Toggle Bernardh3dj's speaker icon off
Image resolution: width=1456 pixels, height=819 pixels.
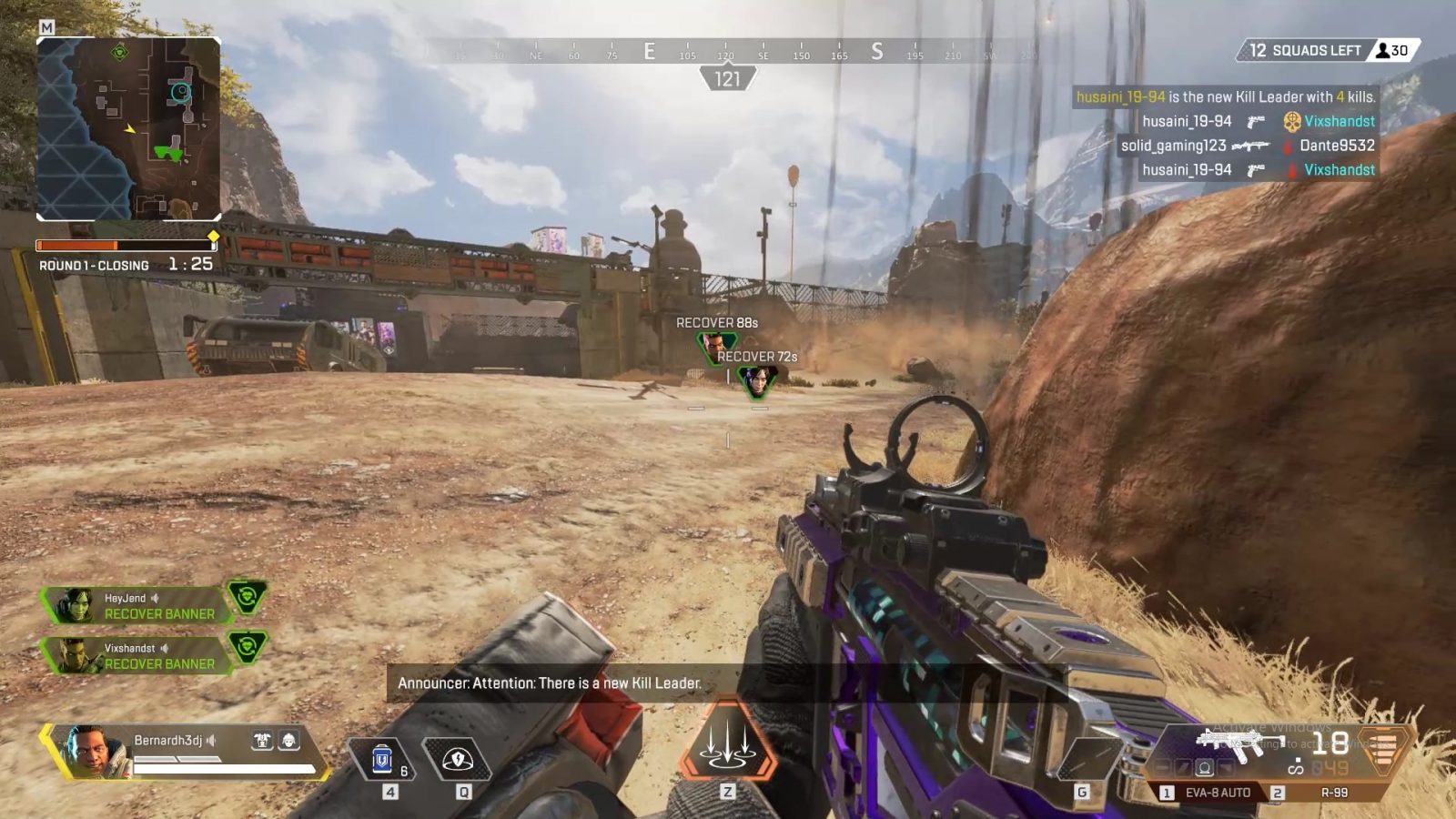(x=211, y=740)
